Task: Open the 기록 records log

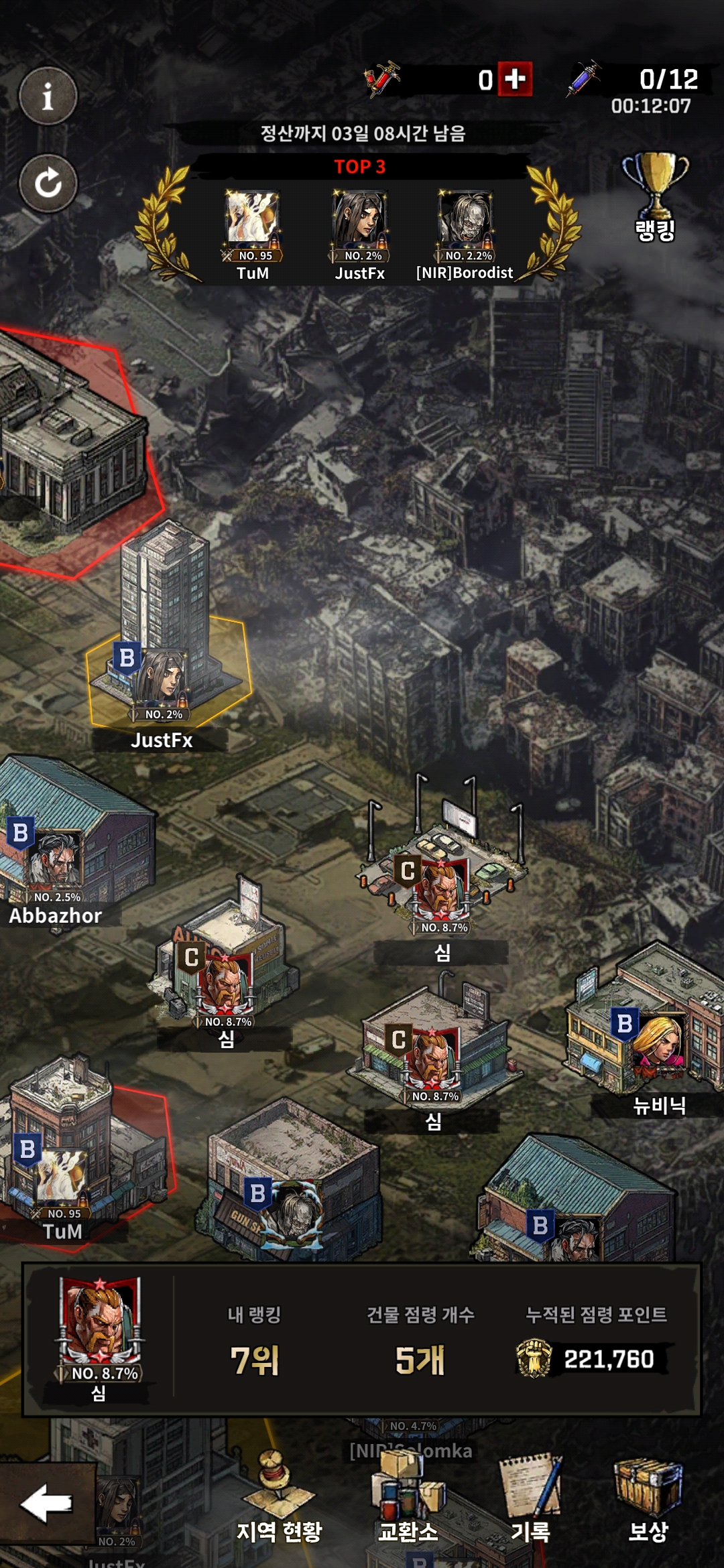Action: (x=531, y=1498)
